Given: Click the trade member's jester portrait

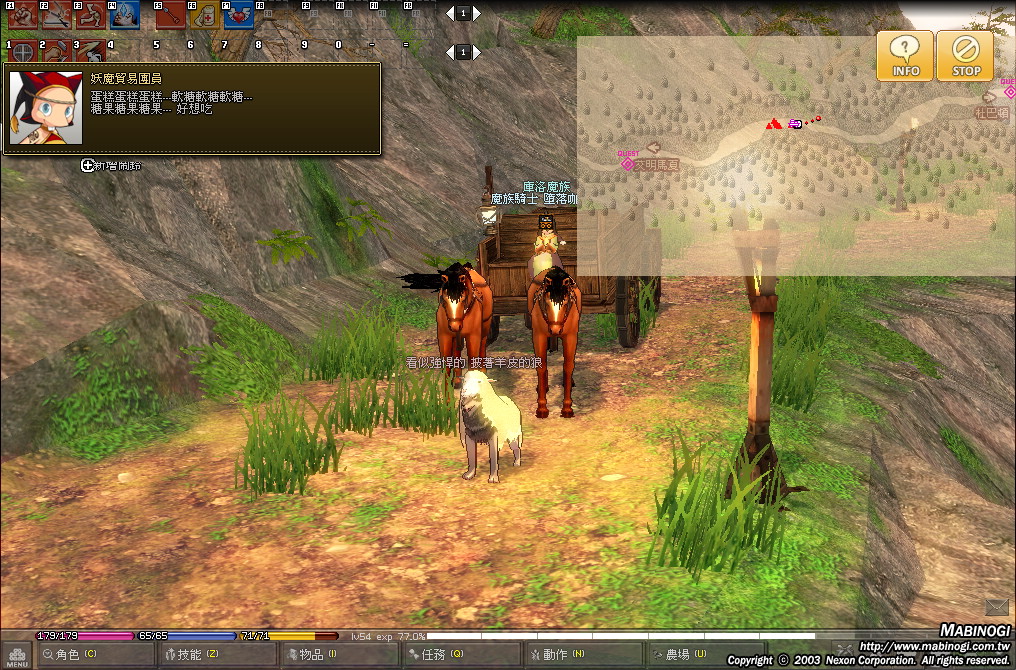Looking at the screenshot, I should (x=31, y=107).
